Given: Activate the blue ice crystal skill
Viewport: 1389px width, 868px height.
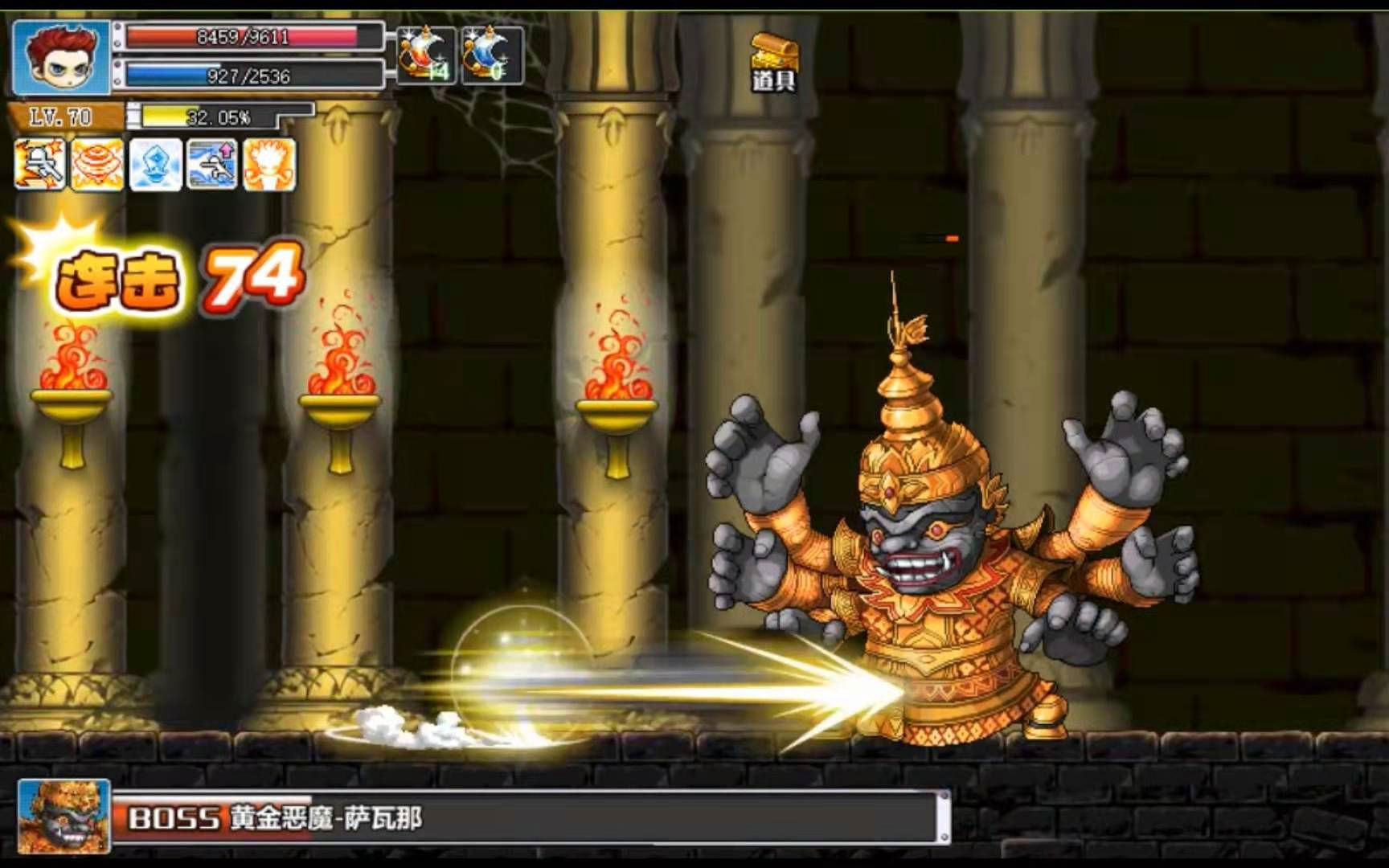Looking at the screenshot, I should tap(155, 165).
